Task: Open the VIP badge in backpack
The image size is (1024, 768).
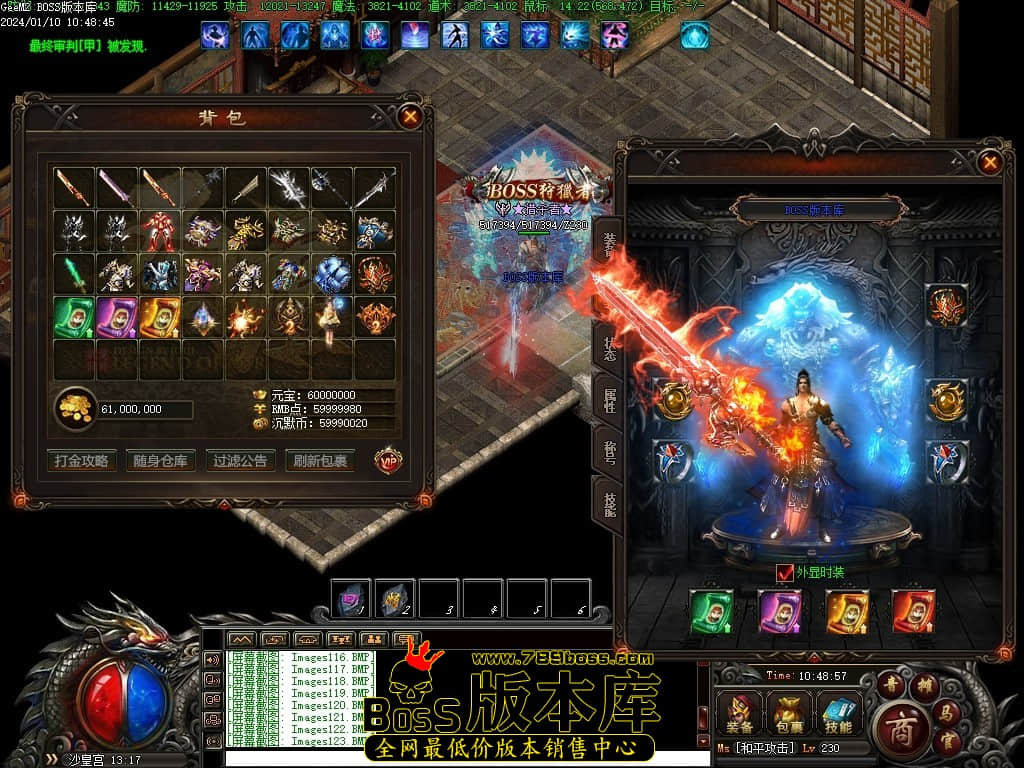Action: tap(388, 460)
